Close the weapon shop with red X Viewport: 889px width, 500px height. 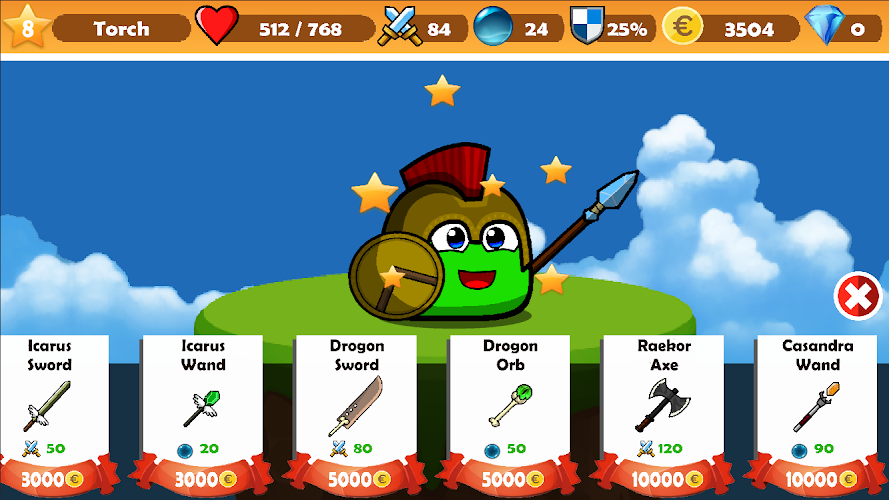click(x=857, y=296)
